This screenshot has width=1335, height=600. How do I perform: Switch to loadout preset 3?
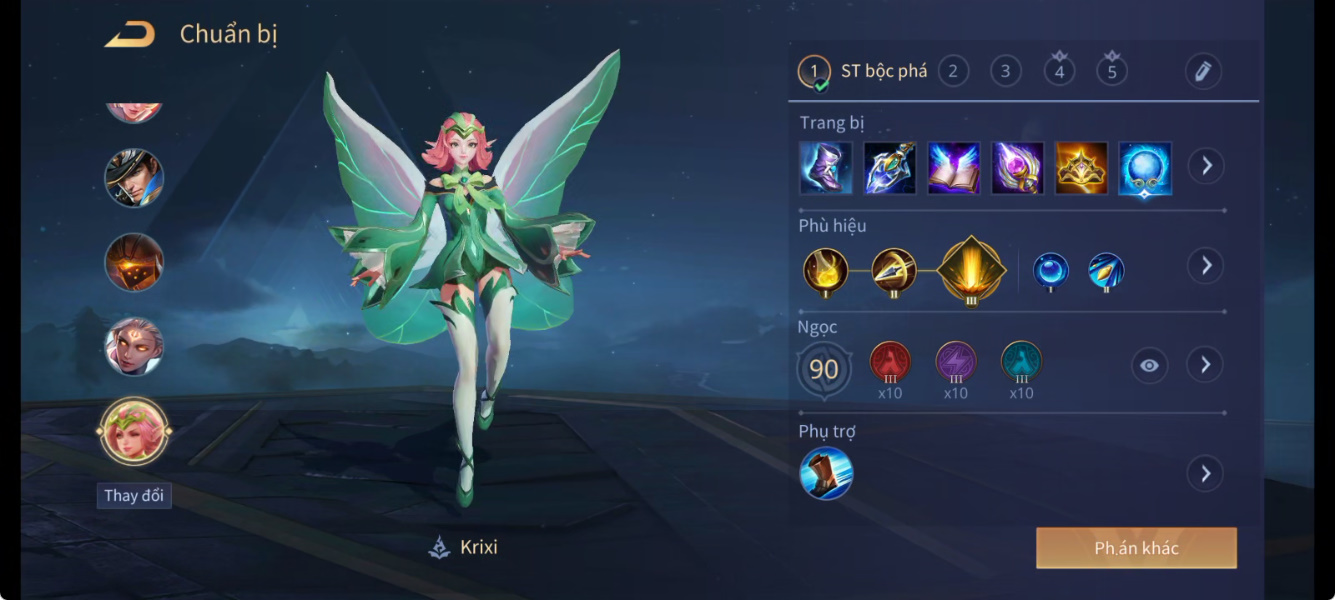[x=1005, y=71]
